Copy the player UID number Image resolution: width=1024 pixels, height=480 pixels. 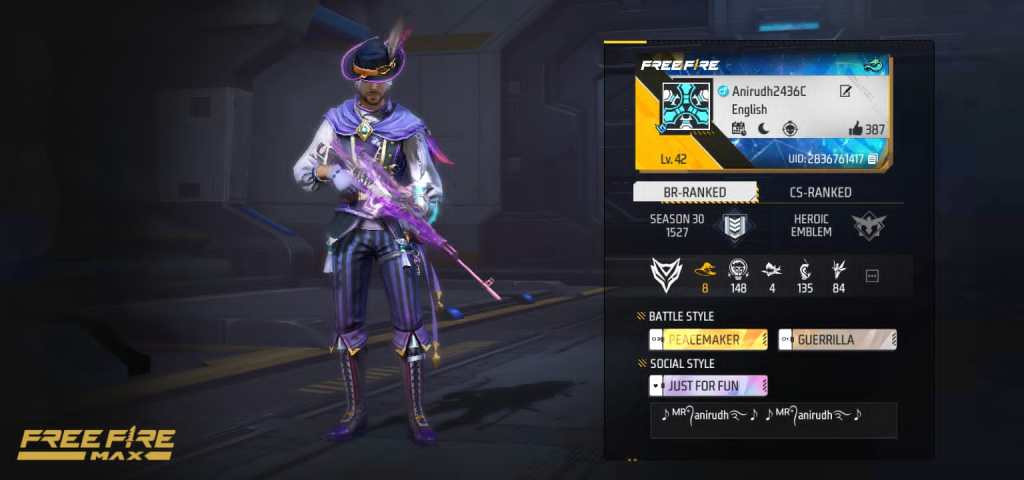coord(873,159)
